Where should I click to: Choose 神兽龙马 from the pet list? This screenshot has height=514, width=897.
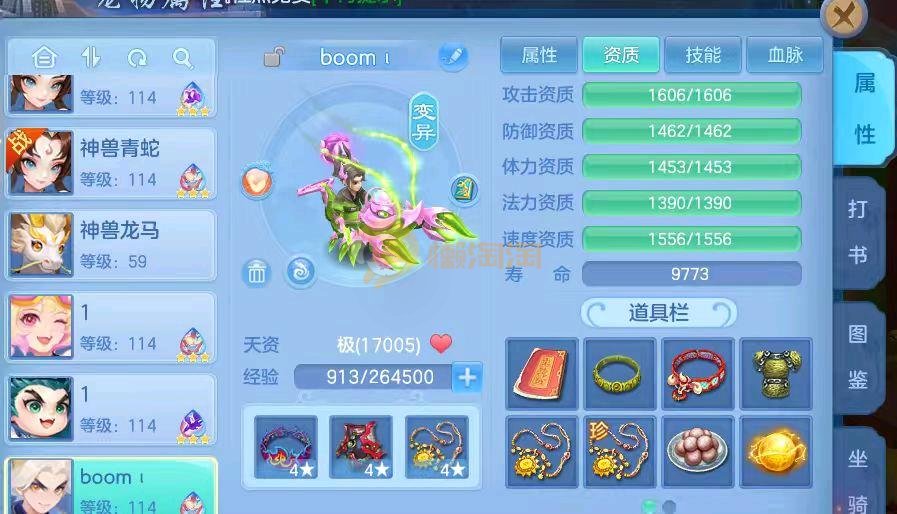coord(111,245)
